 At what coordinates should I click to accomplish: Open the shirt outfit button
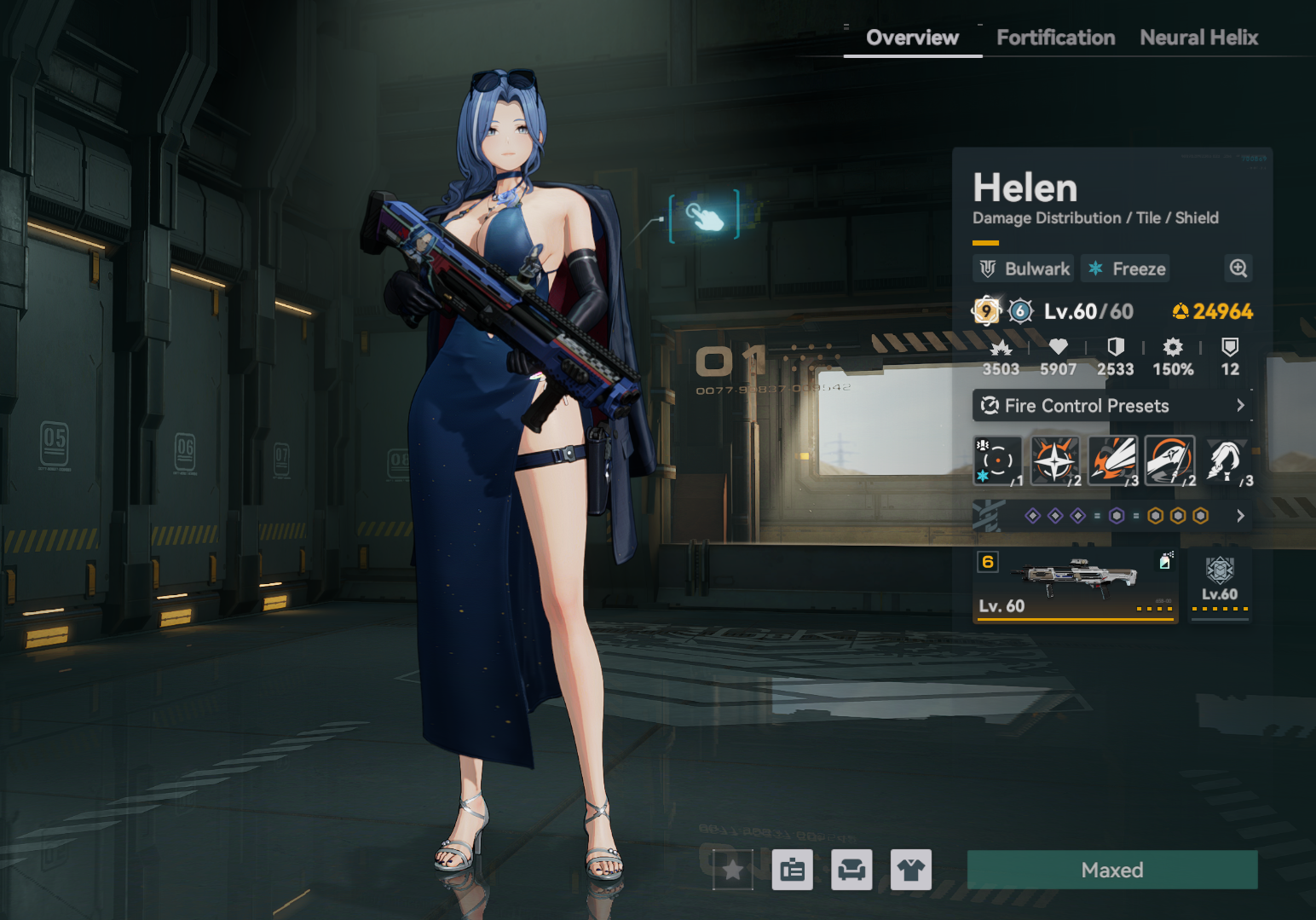coord(910,870)
